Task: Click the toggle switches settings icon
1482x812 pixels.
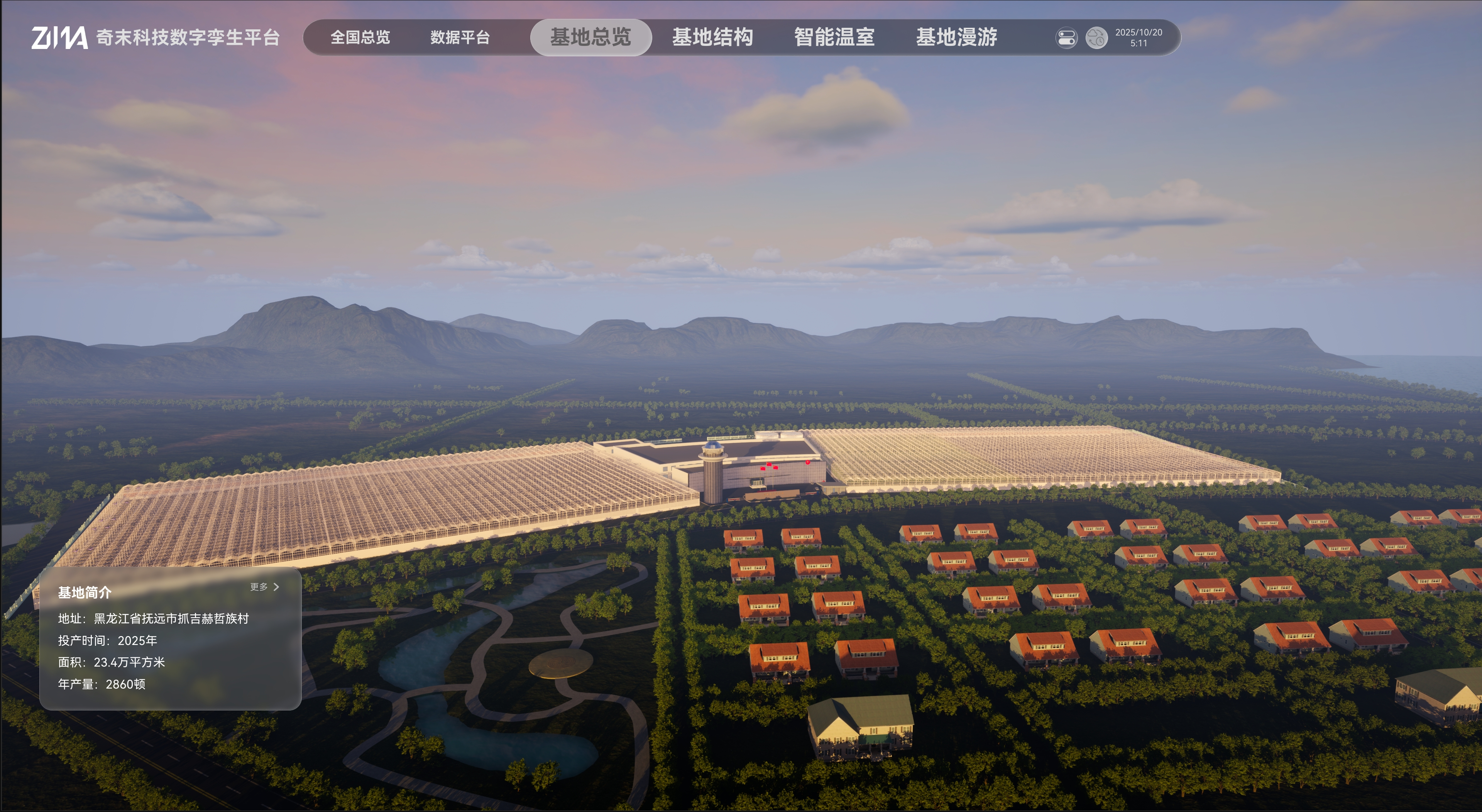Action: pos(1066,39)
